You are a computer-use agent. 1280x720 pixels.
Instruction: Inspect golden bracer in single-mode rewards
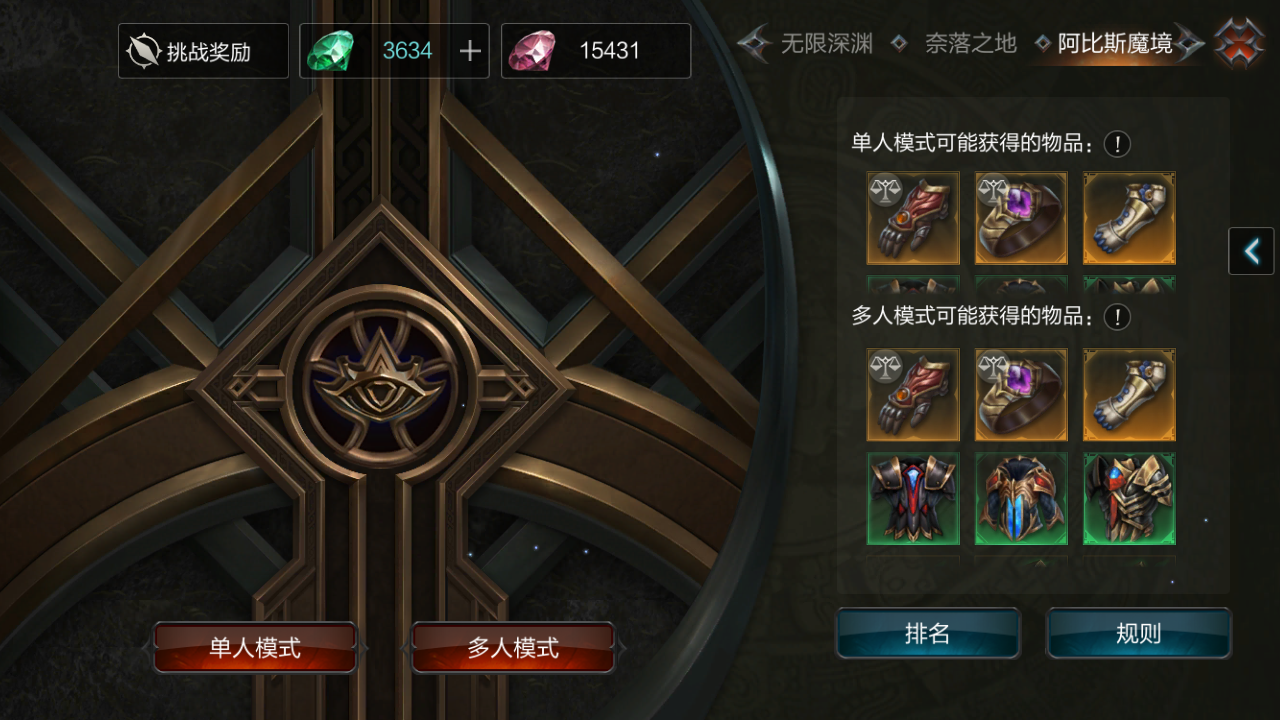(x=1129, y=218)
